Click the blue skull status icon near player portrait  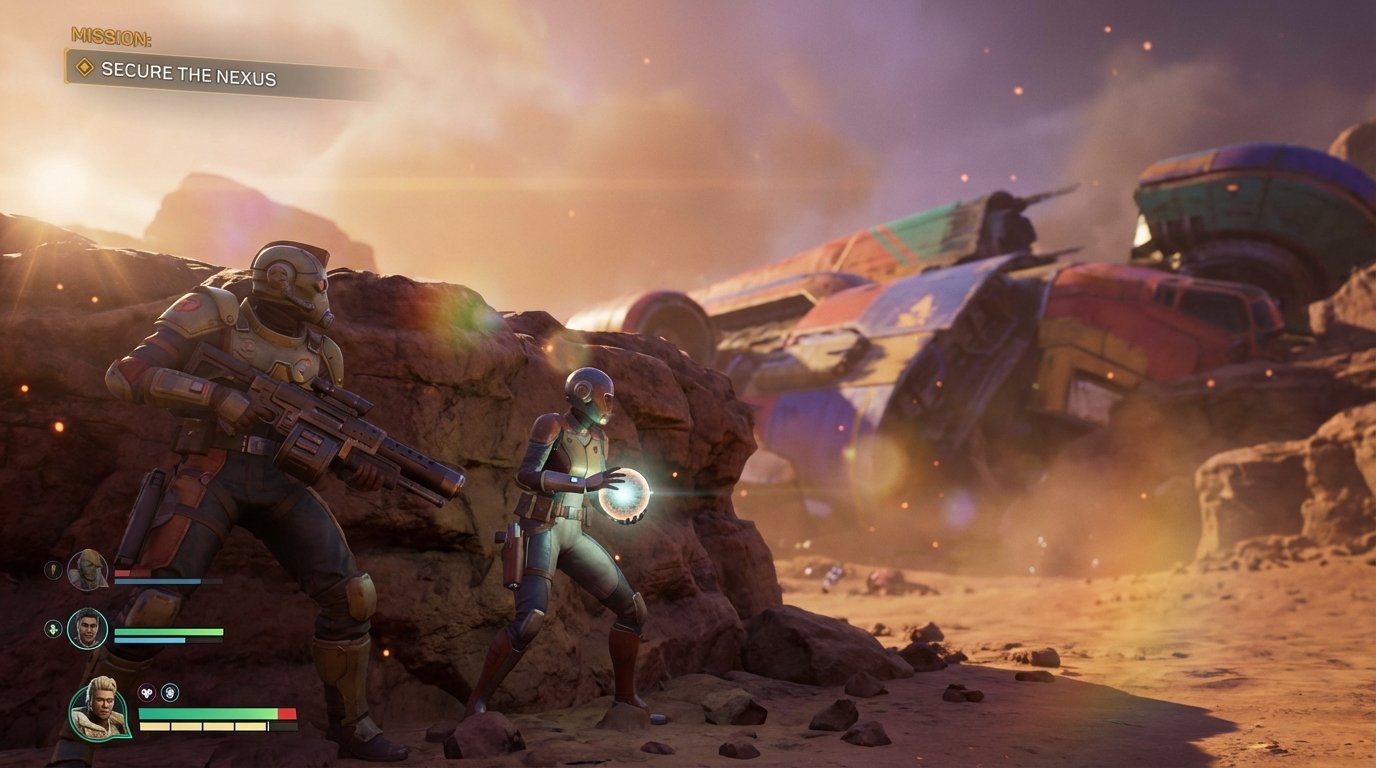tap(170, 693)
